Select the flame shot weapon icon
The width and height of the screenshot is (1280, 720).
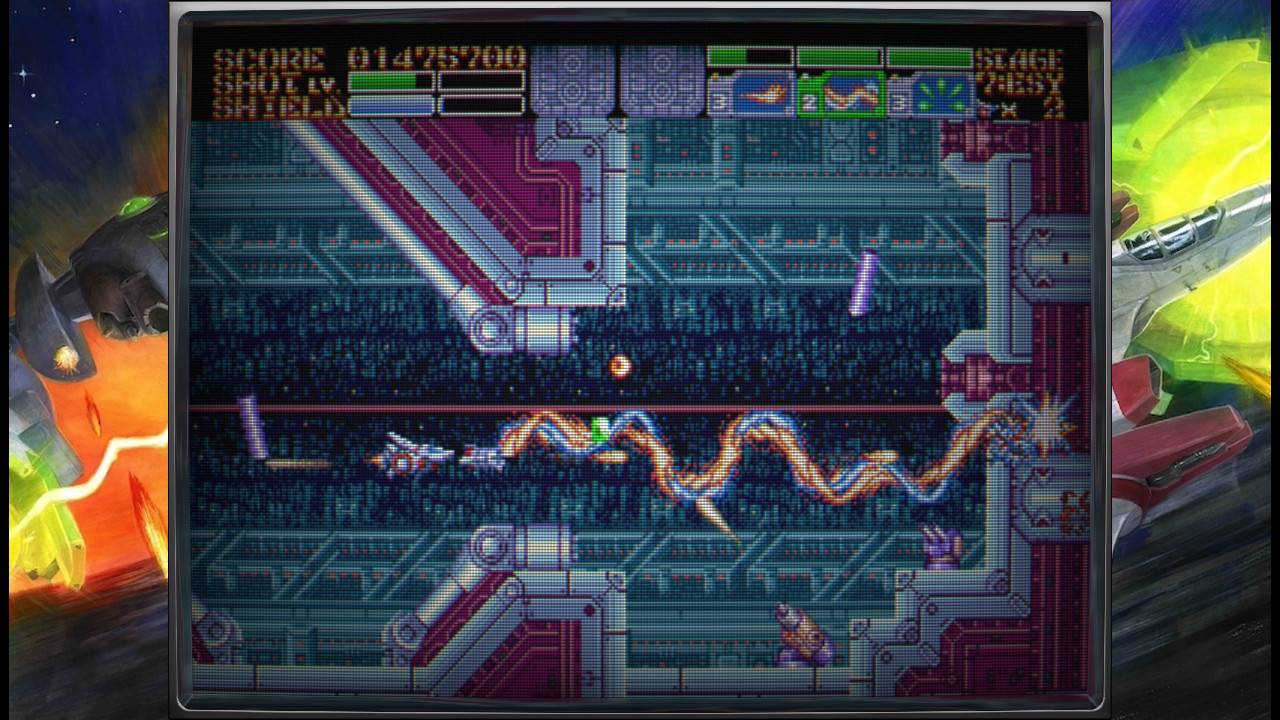(763, 96)
